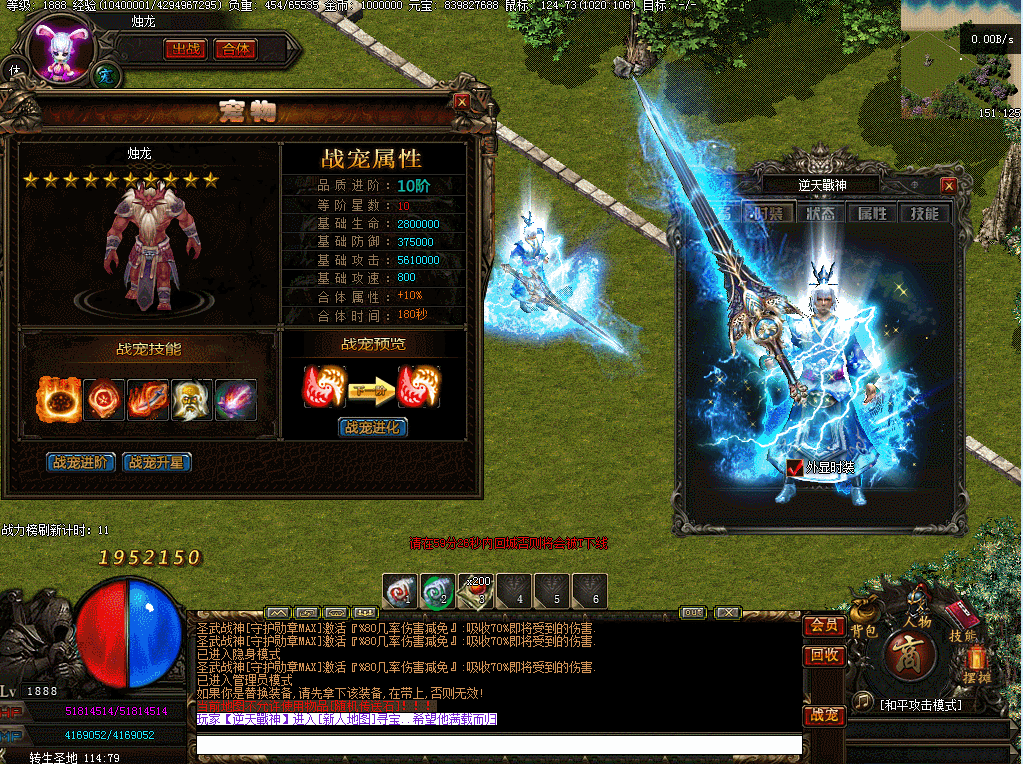The image size is (1023, 764).
Task: Activate the 合体 pet merge button
Action: point(236,49)
